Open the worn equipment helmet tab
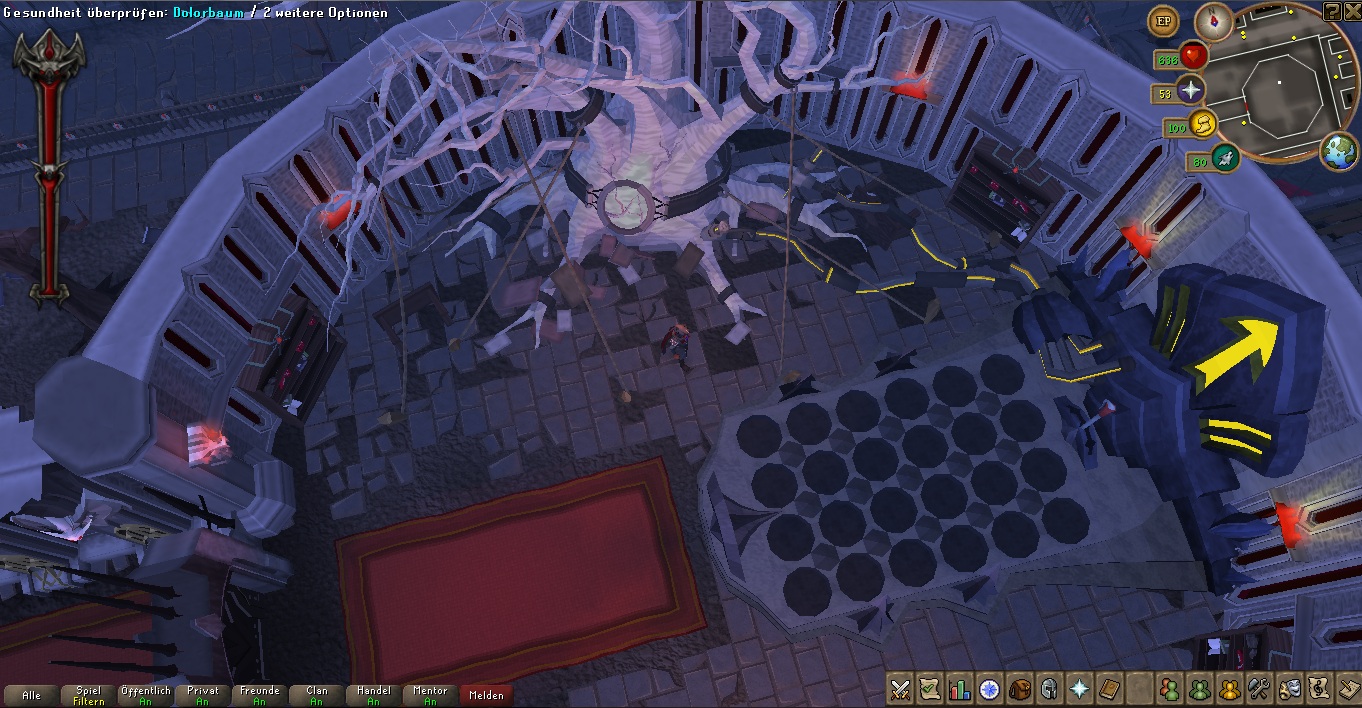Viewport: 1362px width, 708px height. click(x=1049, y=689)
